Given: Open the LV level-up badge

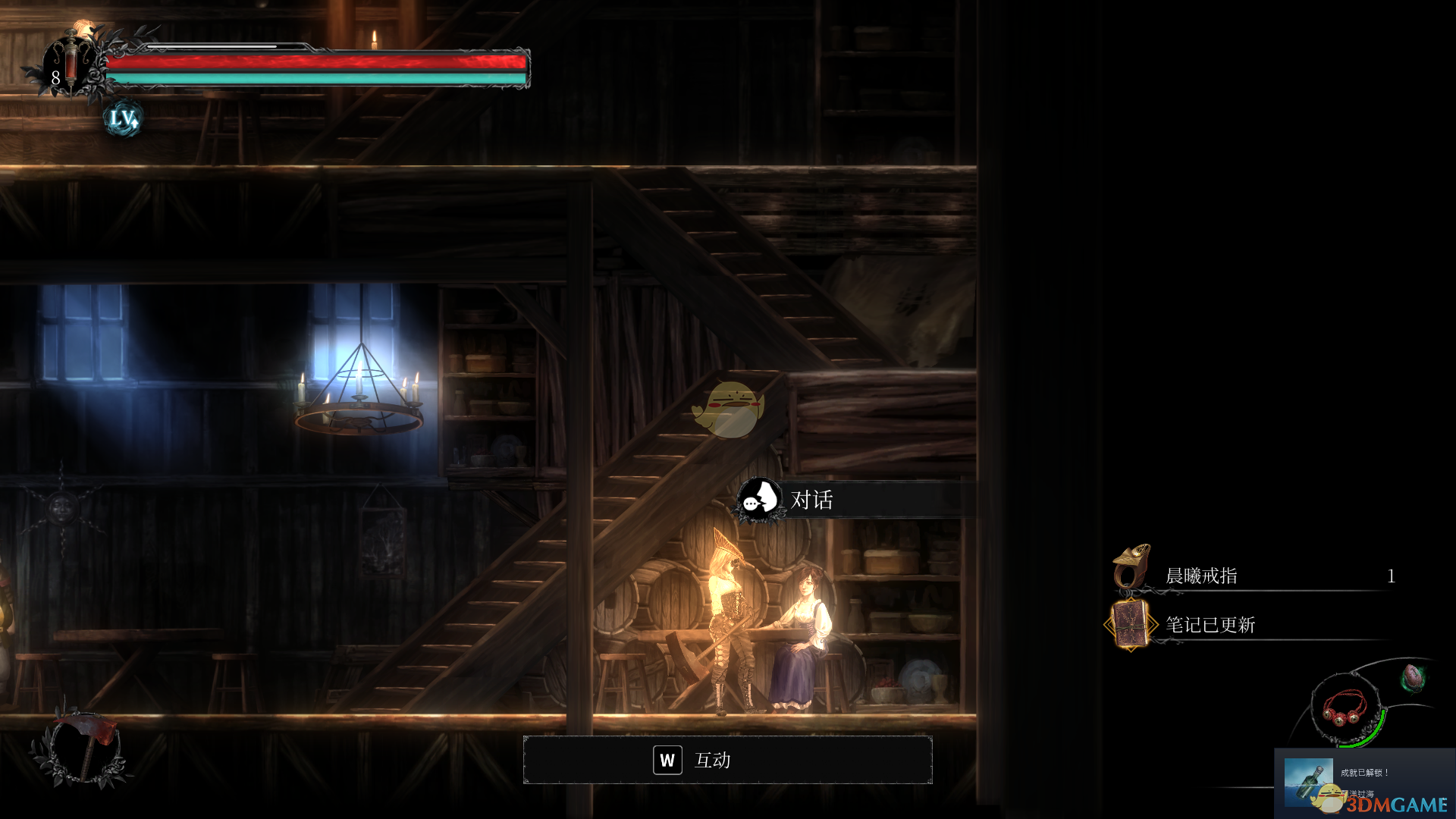Looking at the screenshot, I should (x=123, y=118).
